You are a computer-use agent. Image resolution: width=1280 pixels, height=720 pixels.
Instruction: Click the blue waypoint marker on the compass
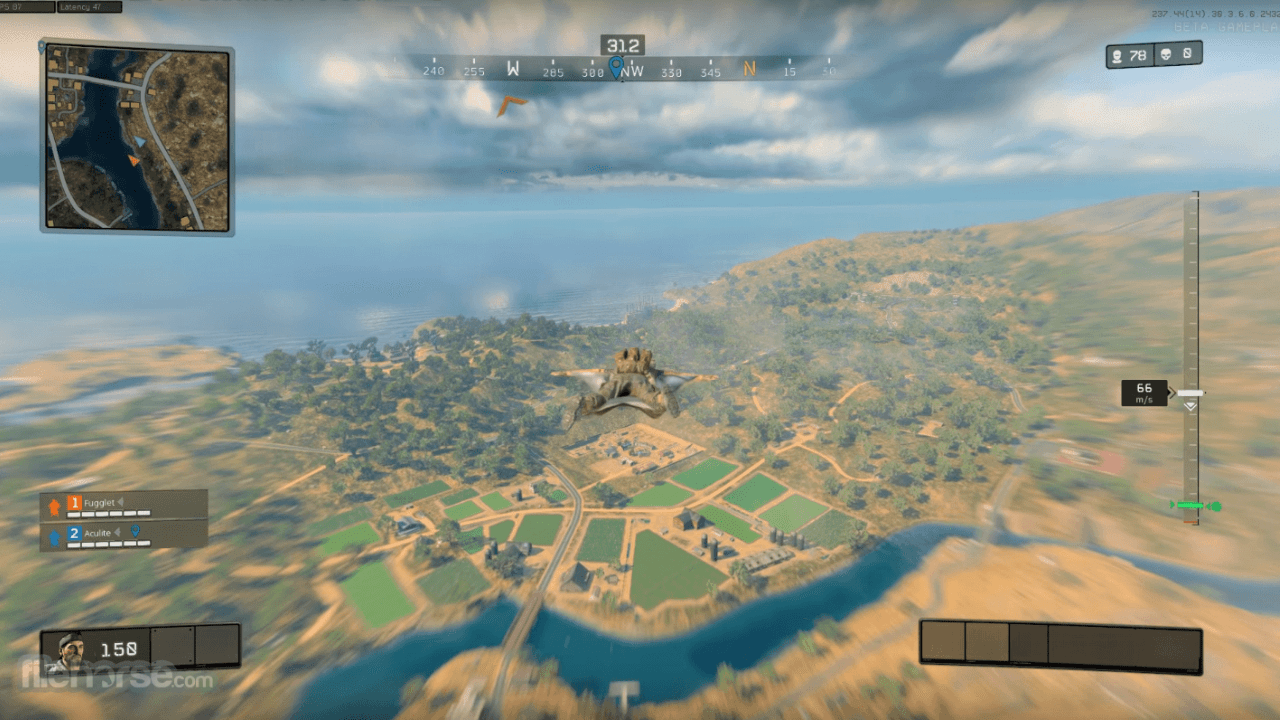click(x=615, y=67)
